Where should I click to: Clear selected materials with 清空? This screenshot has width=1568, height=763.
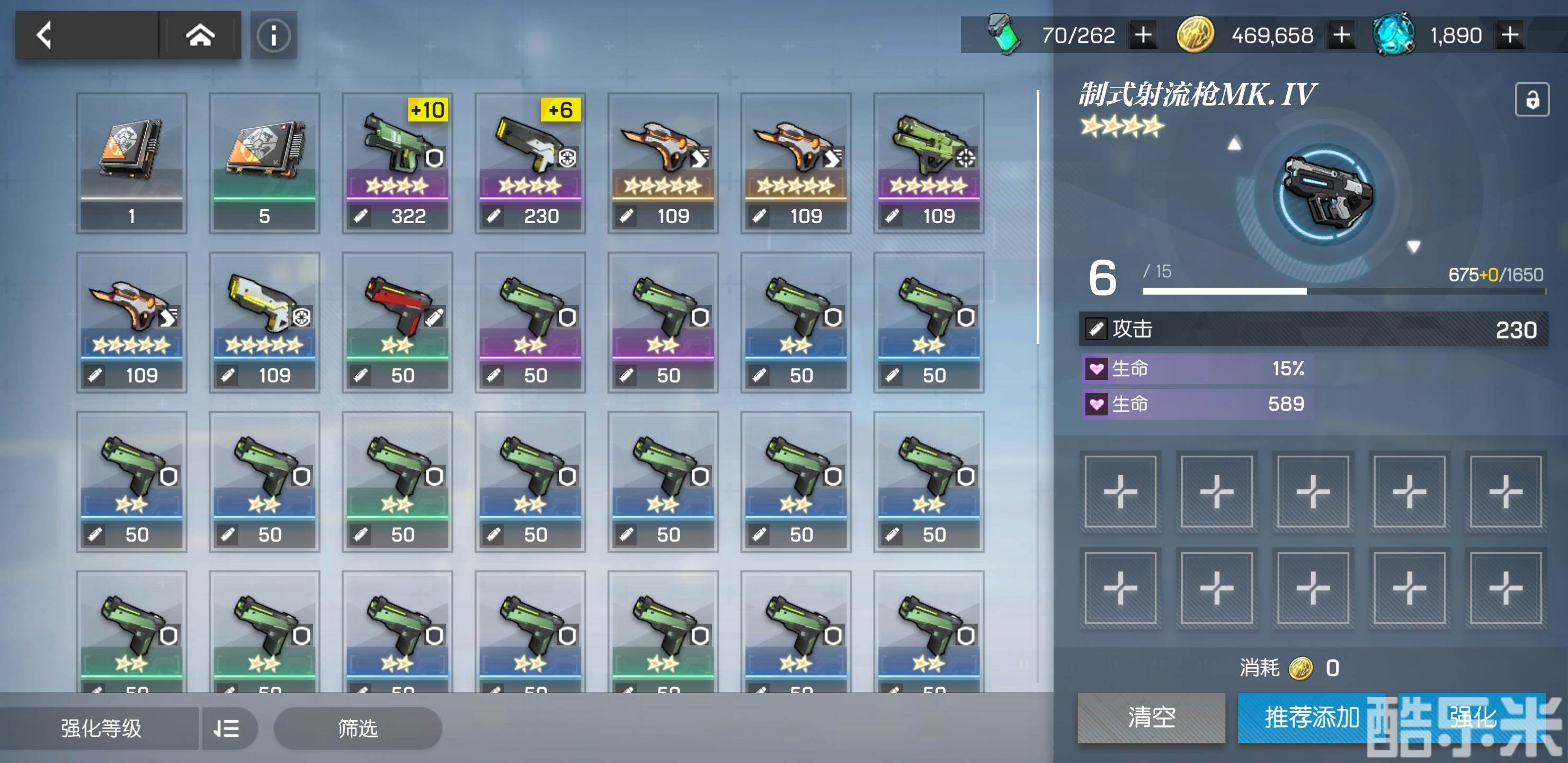tap(1151, 717)
